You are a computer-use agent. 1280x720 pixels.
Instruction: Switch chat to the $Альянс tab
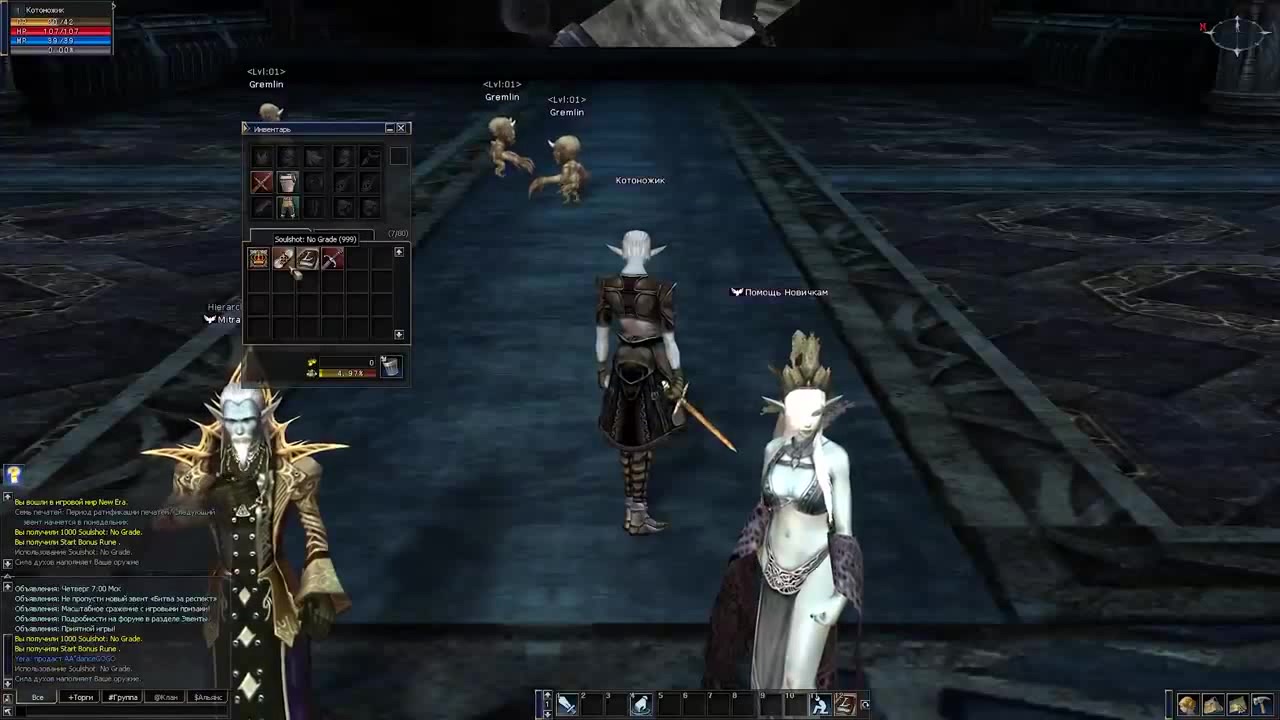209,697
